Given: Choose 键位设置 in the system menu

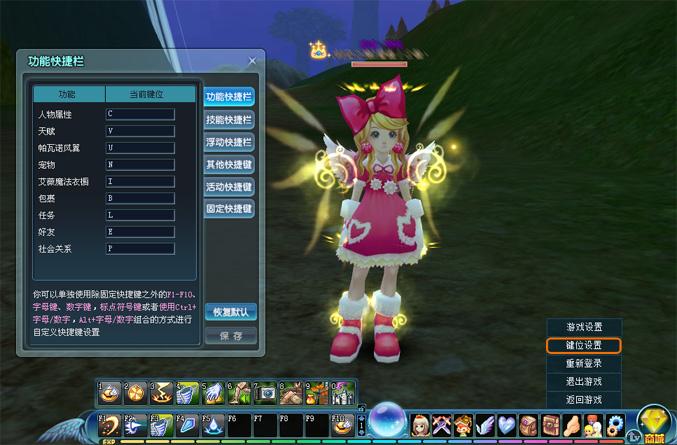Looking at the screenshot, I should pyautogui.click(x=584, y=345).
